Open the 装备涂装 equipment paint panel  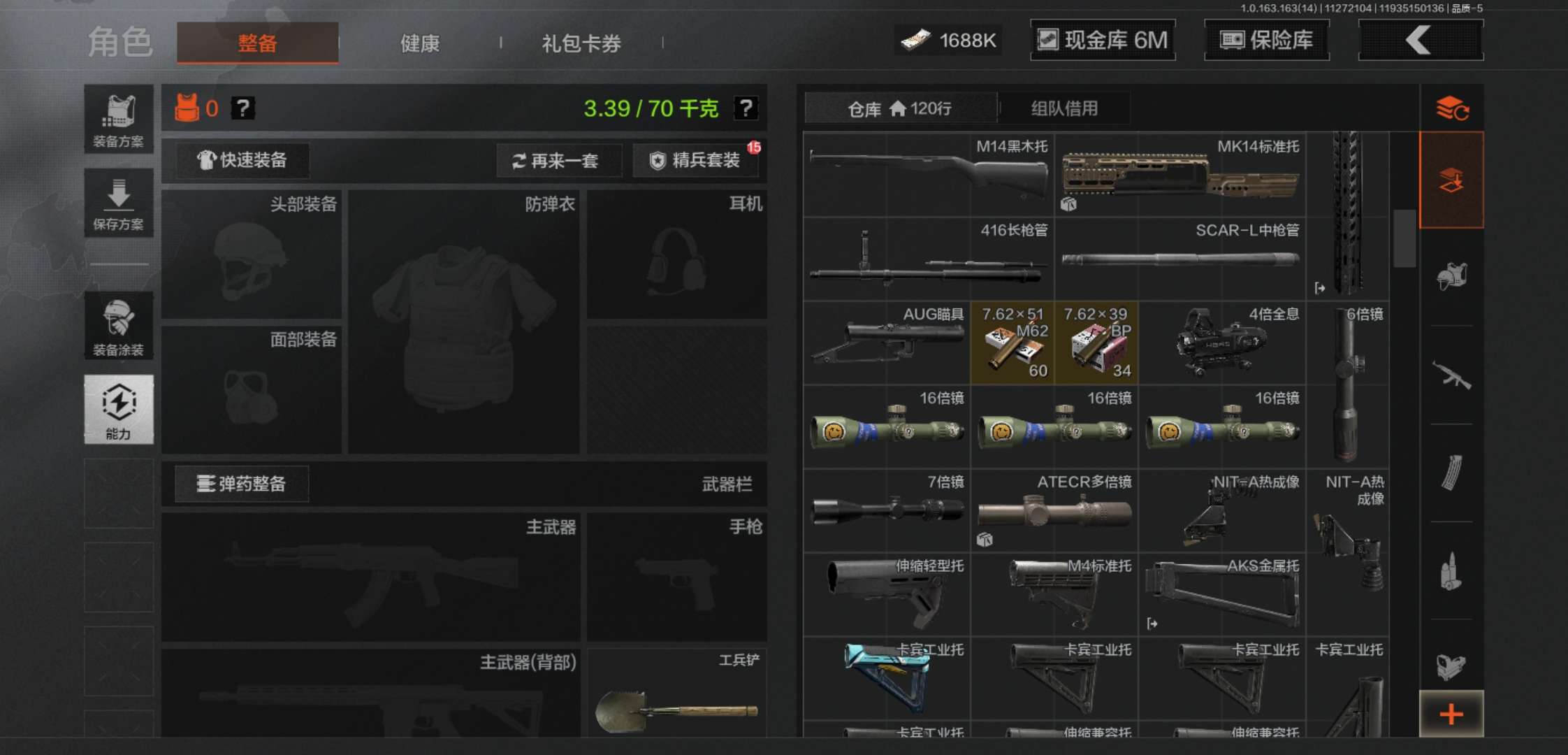tap(119, 325)
